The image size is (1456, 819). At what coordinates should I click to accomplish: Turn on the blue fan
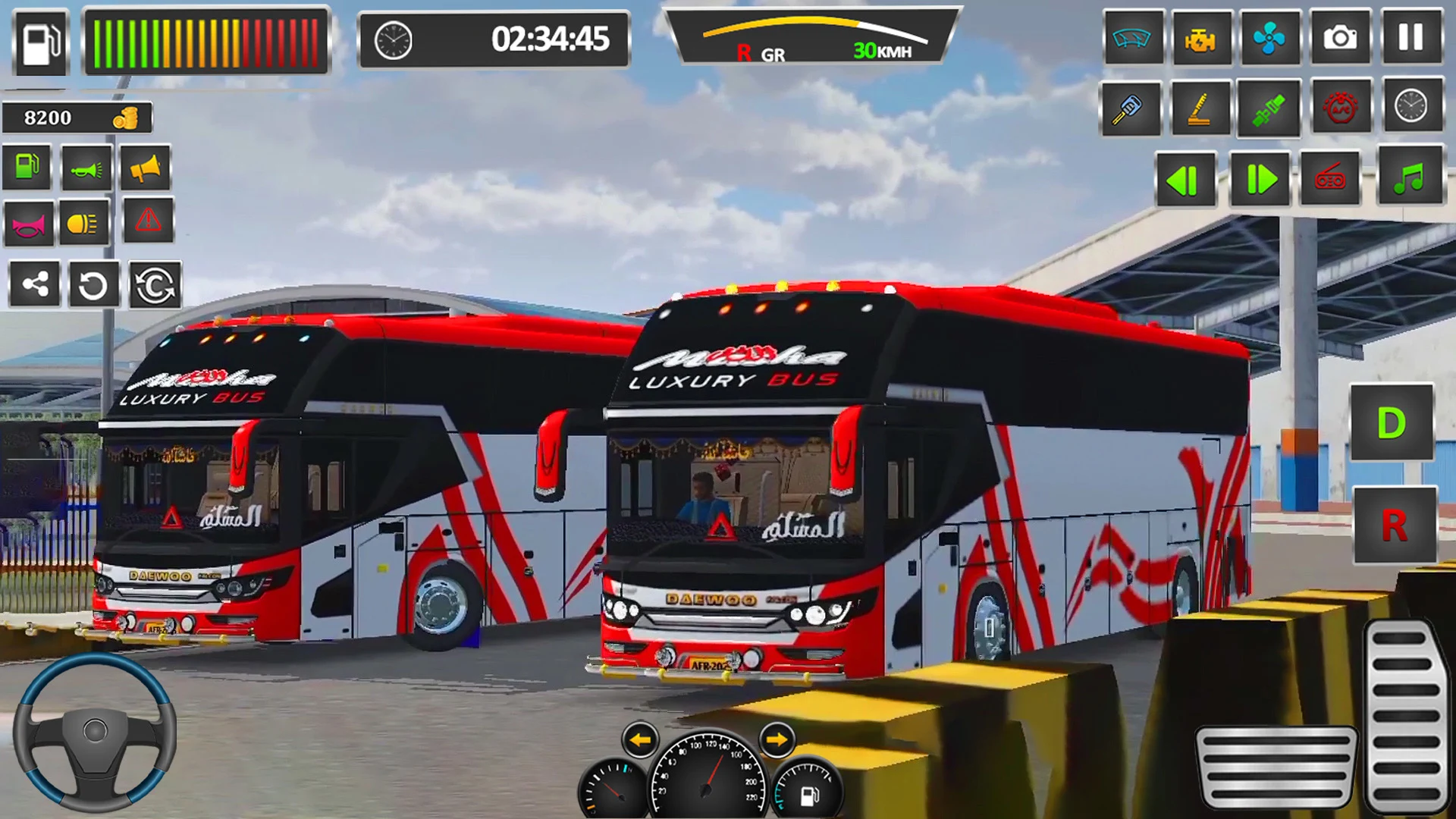pyautogui.click(x=1269, y=37)
